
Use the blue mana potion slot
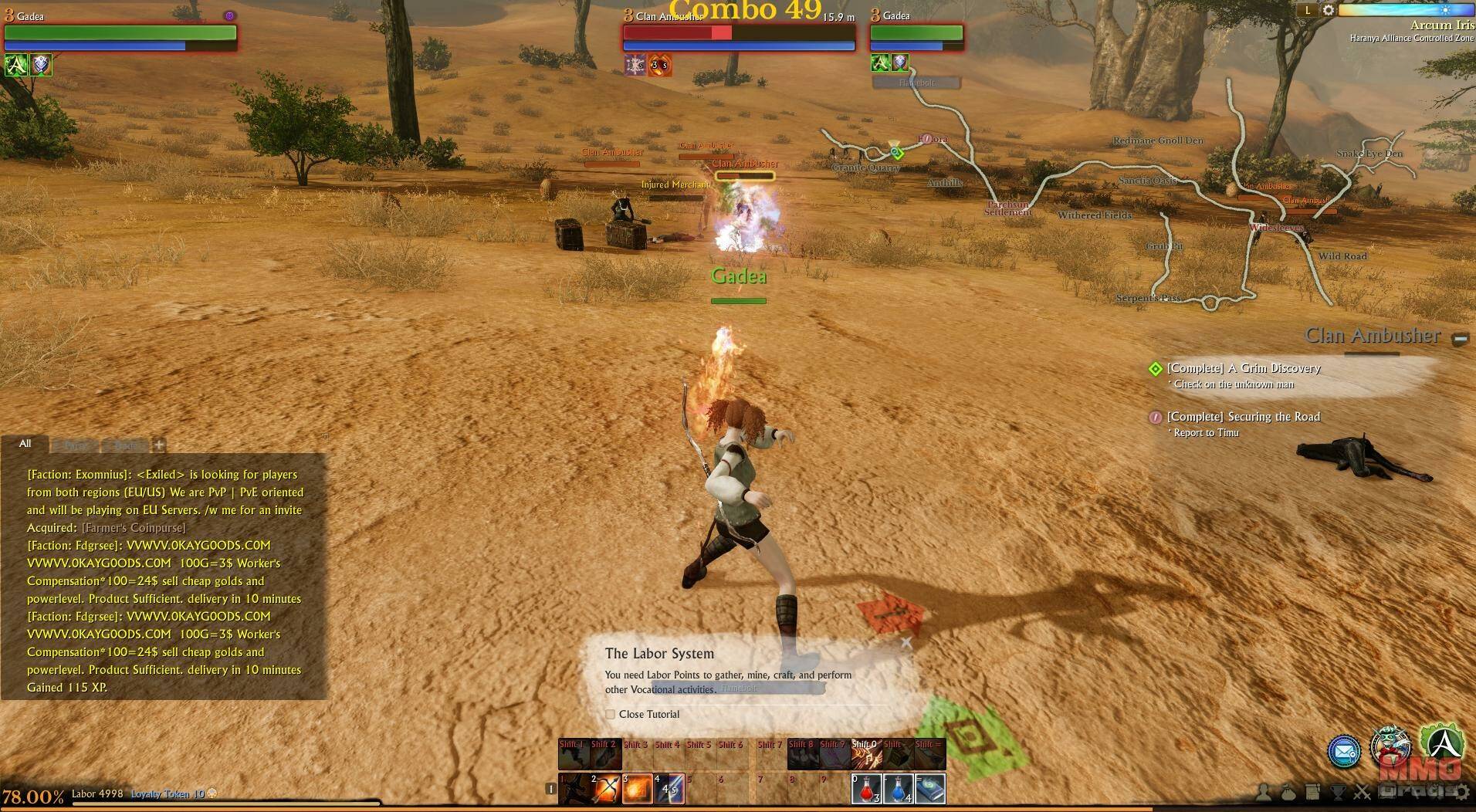click(898, 789)
